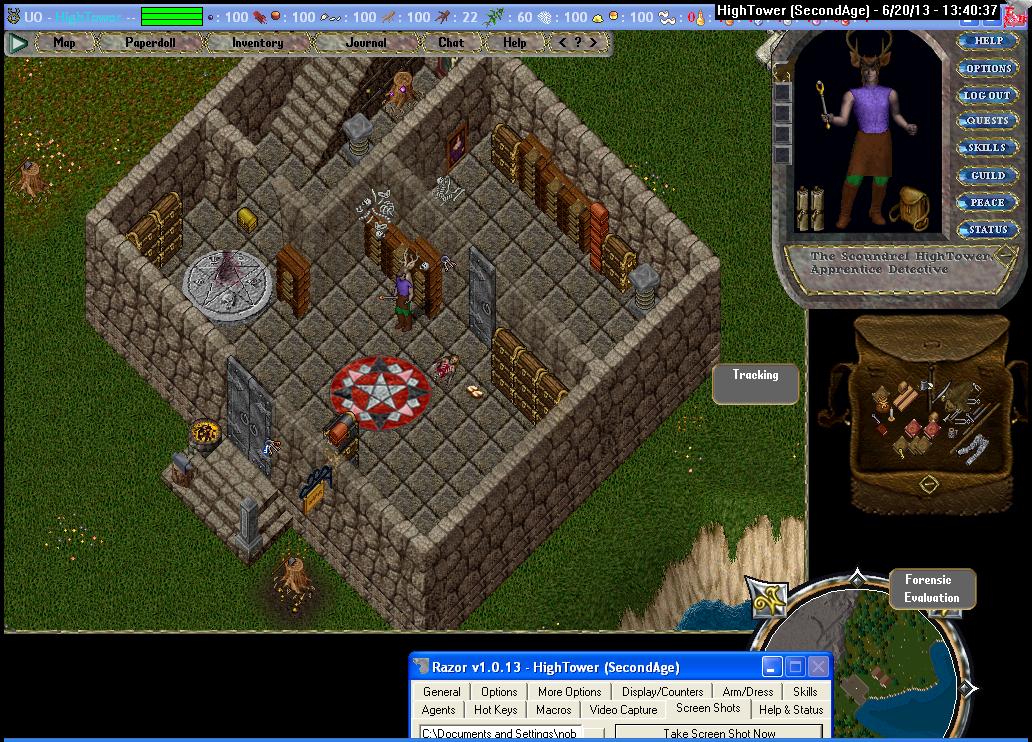The width and height of the screenshot is (1032, 742).
Task: Click the Help button in the top bar
Action: [x=514, y=43]
